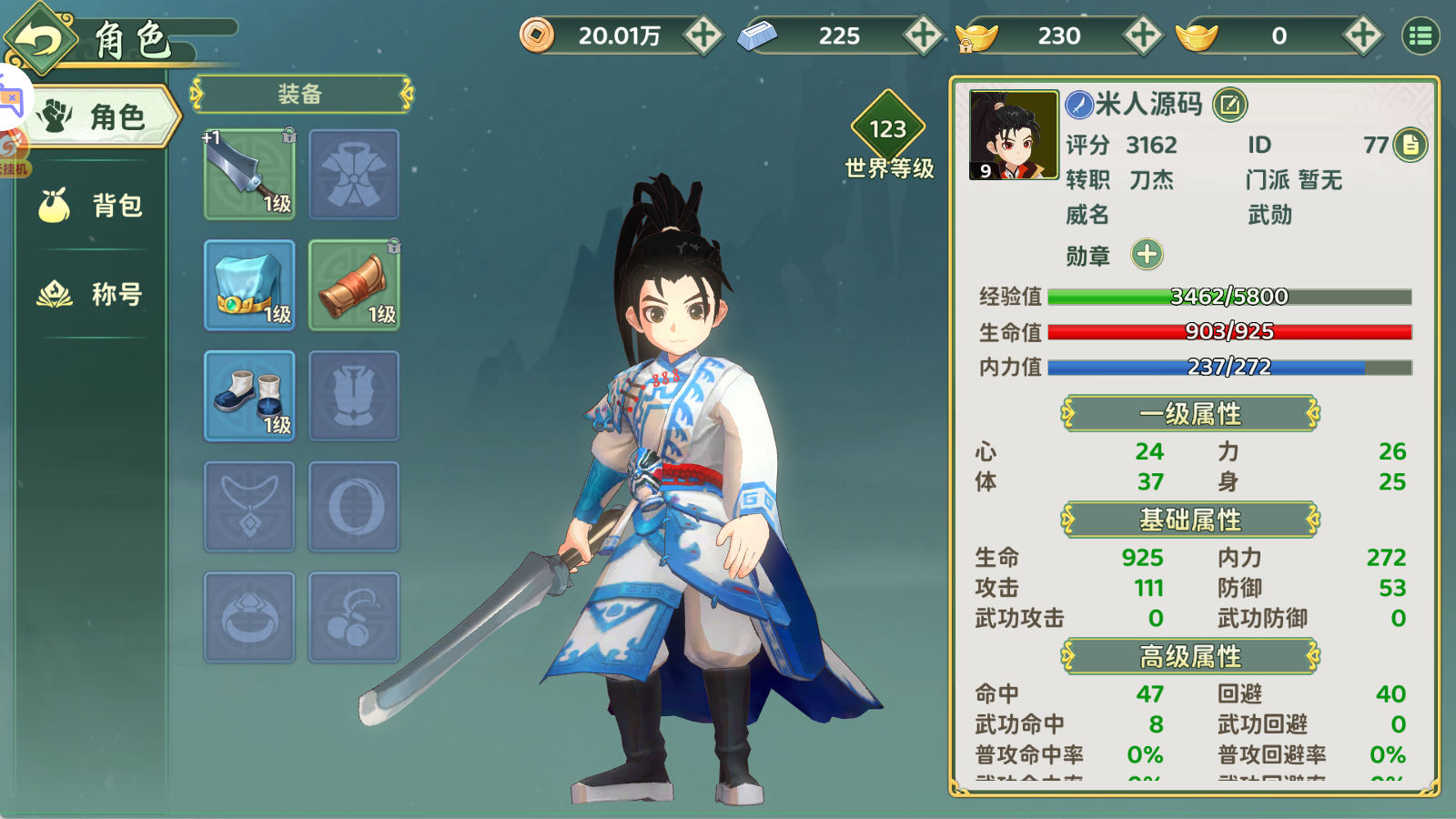Switch to the 角色 character tab

click(x=100, y=116)
